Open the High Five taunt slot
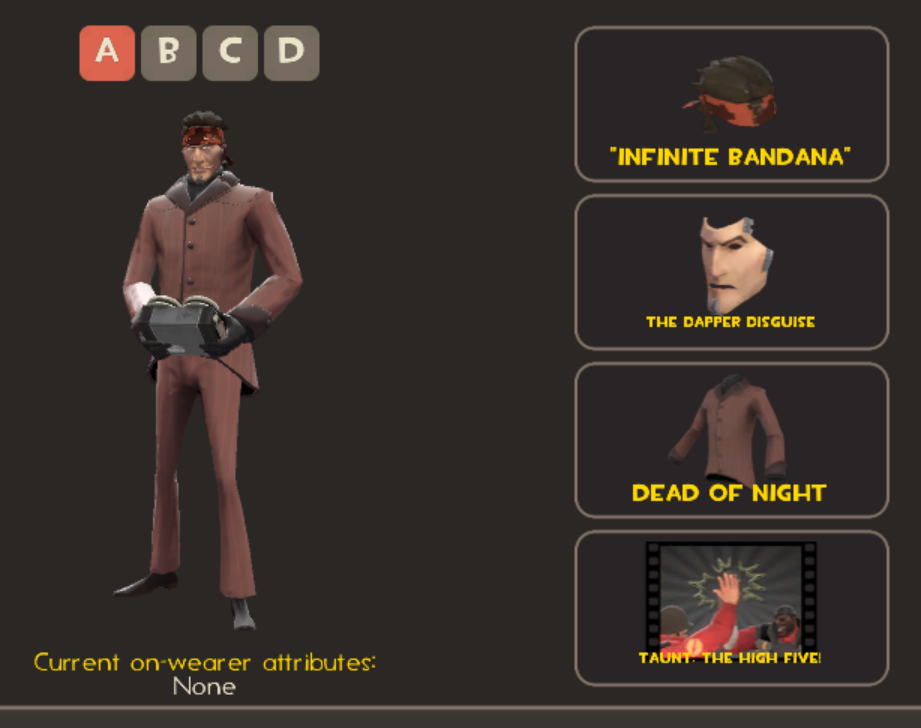The image size is (921, 728). pyautogui.click(x=731, y=608)
